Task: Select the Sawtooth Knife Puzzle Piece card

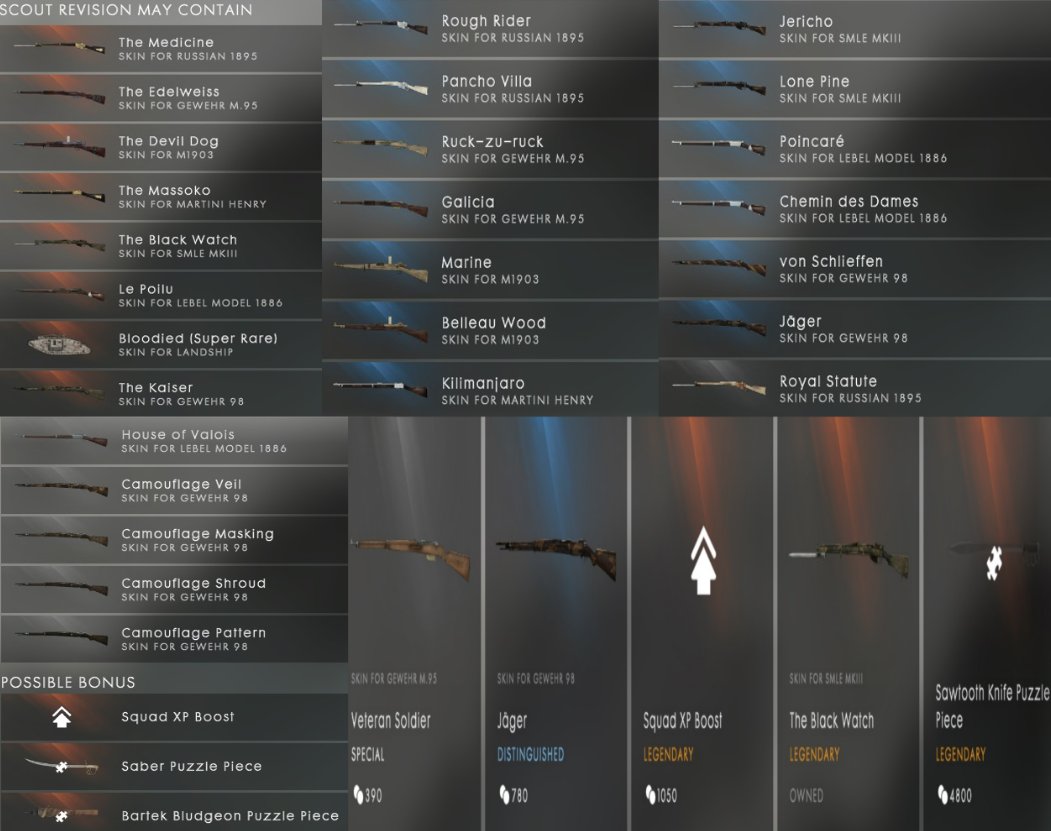Action: pyautogui.click(x=986, y=620)
